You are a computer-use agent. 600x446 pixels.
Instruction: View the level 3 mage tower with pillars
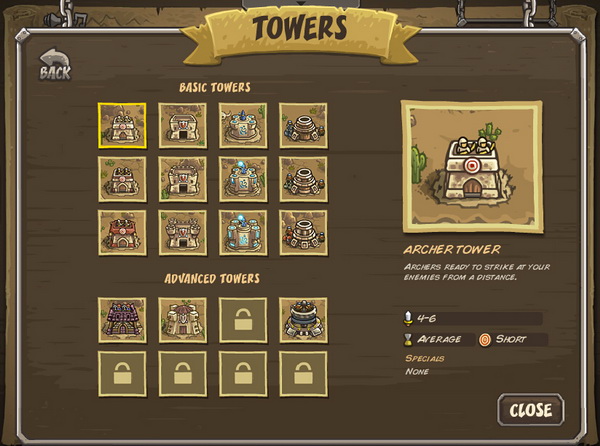coord(243,233)
